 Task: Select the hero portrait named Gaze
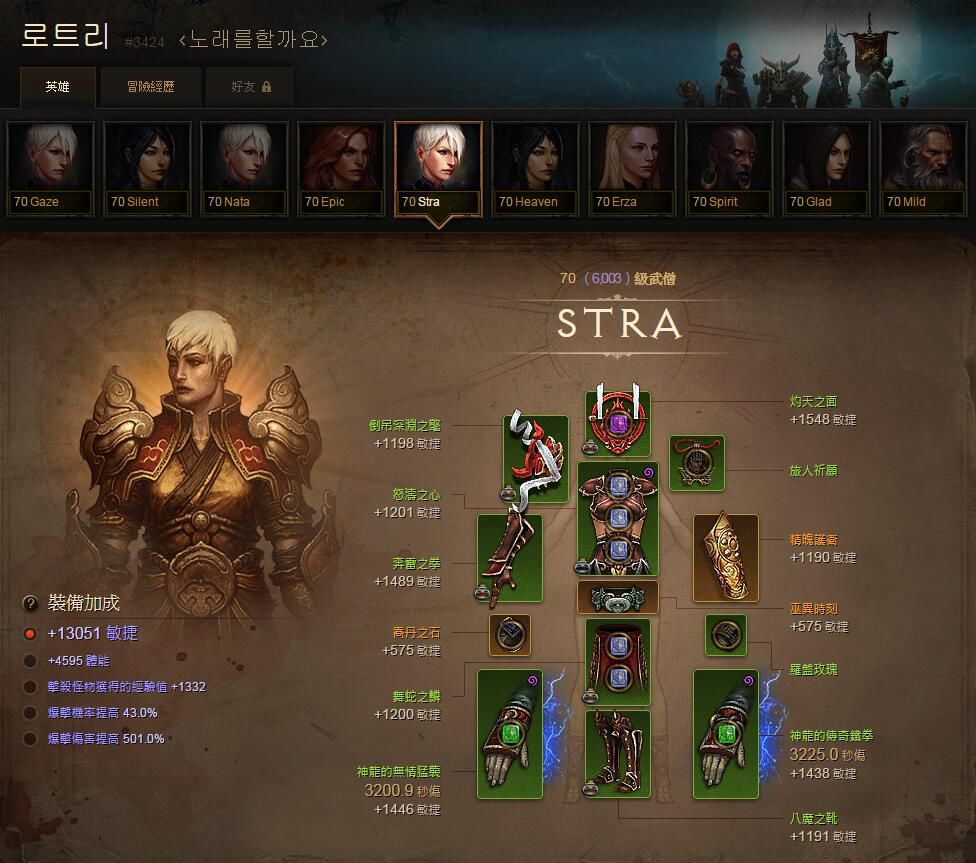pyautogui.click(x=50, y=168)
